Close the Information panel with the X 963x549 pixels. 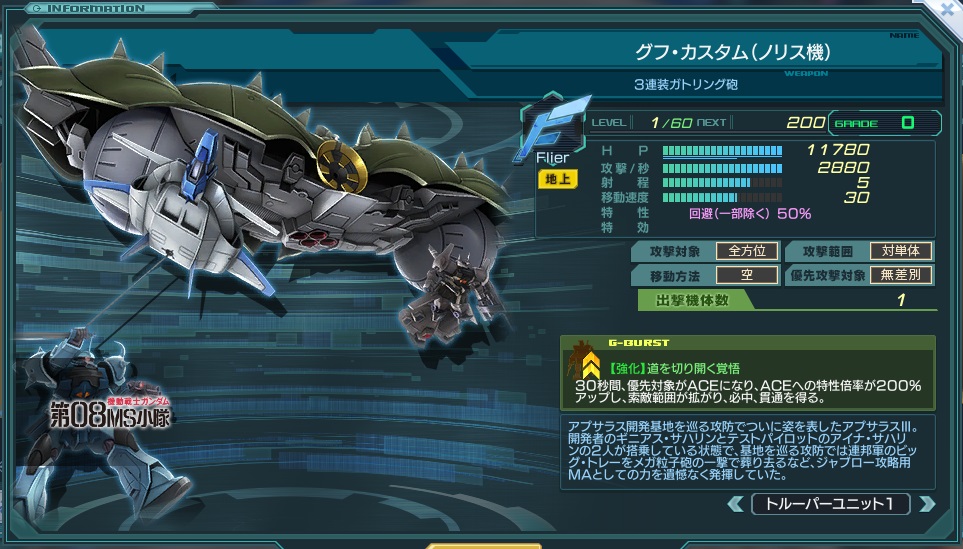coord(947,10)
